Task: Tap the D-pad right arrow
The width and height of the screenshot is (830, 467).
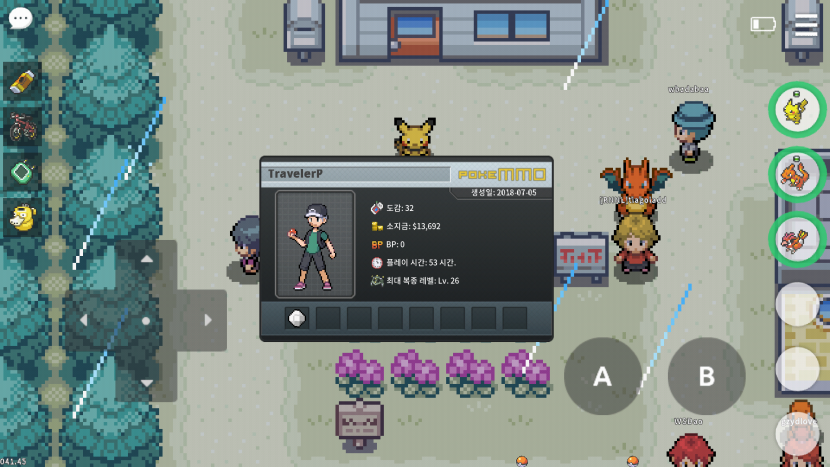Action: (207, 320)
